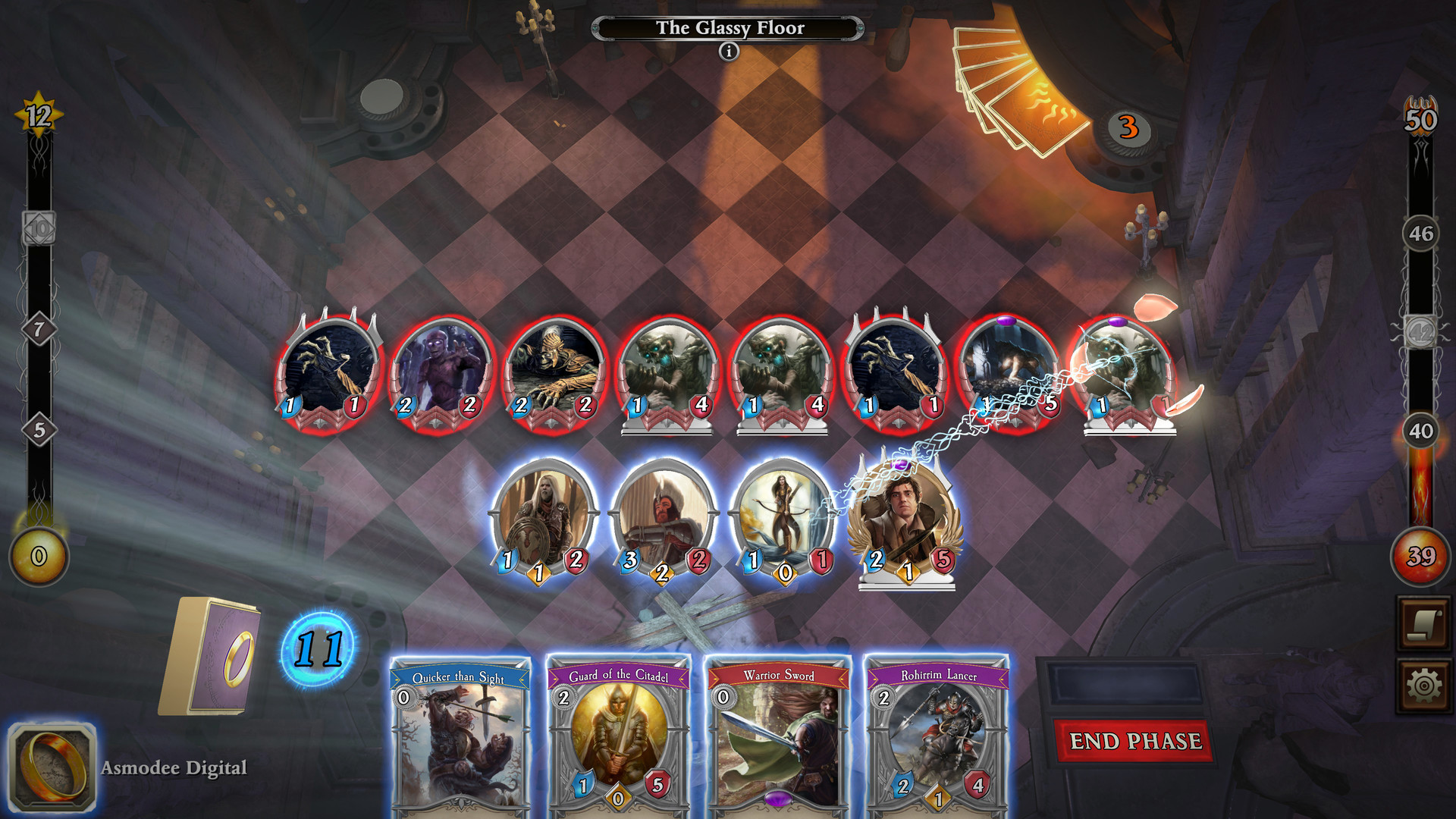The height and width of the screenshot is (819, 1456).
Task: Click the info icon below The Glassy Floor
Action: coord(729,52)
